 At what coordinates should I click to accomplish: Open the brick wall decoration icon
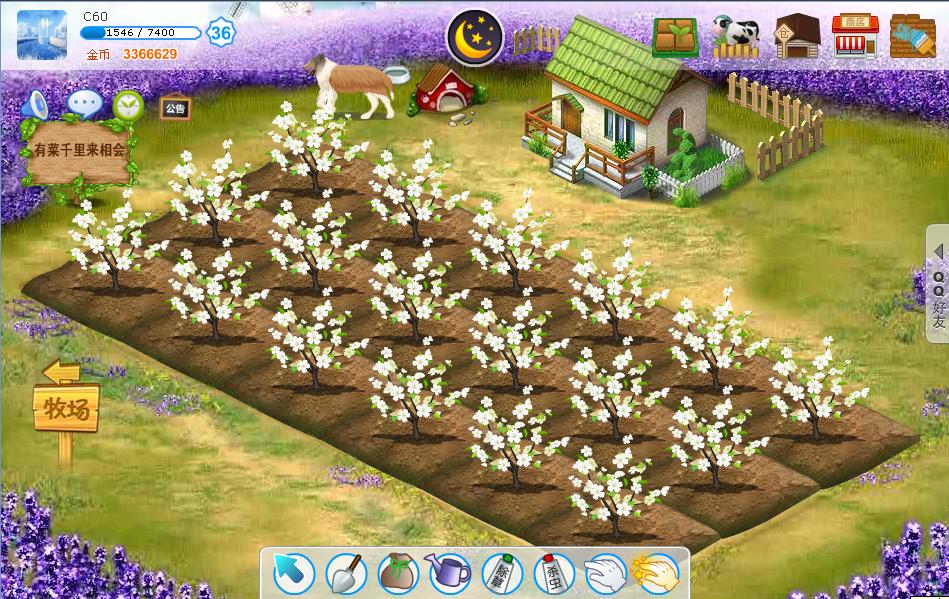pos(911,37)
